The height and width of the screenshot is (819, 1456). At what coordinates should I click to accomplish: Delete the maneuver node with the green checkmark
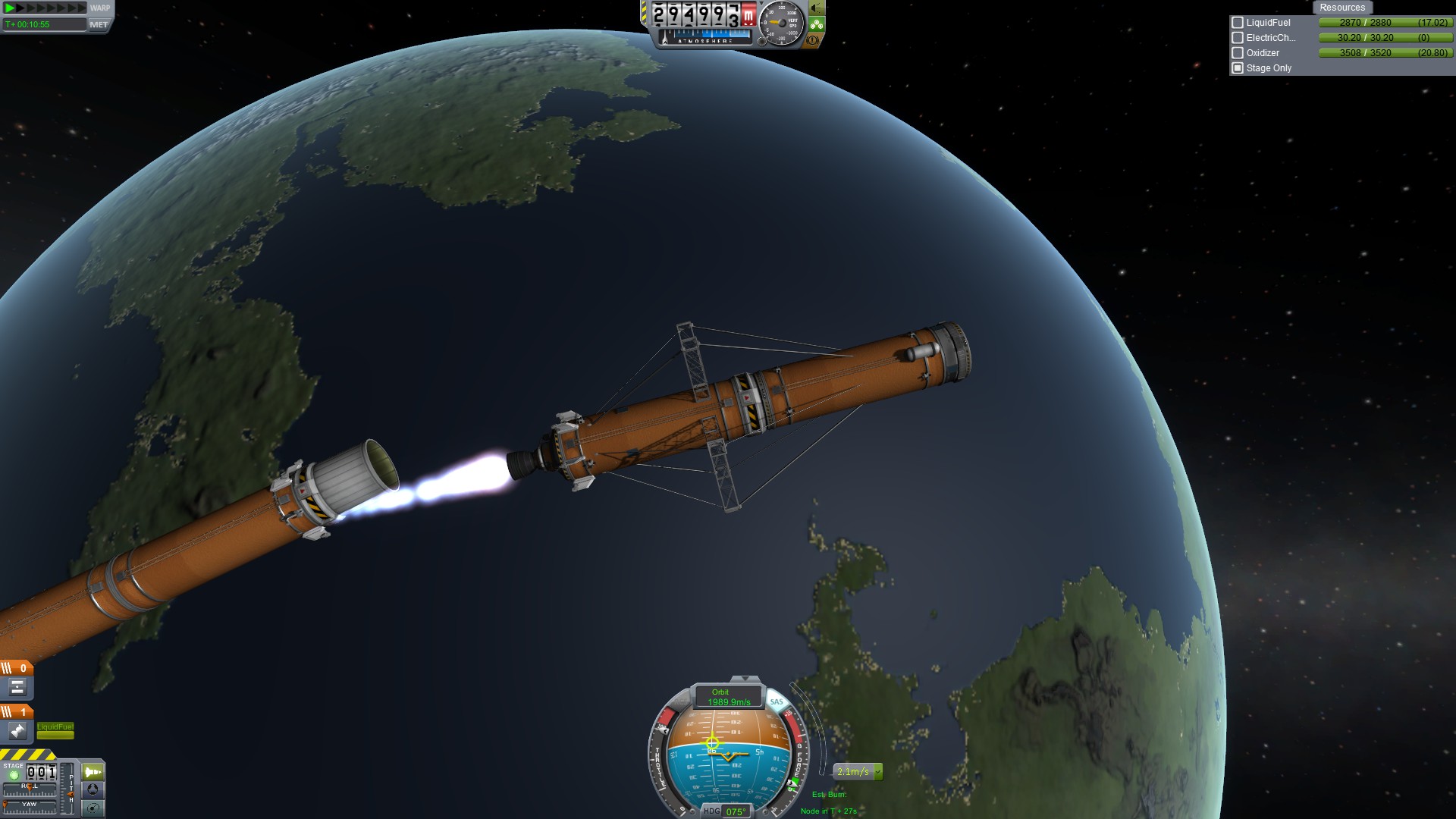pyautogui.click(x=878, y=772)
